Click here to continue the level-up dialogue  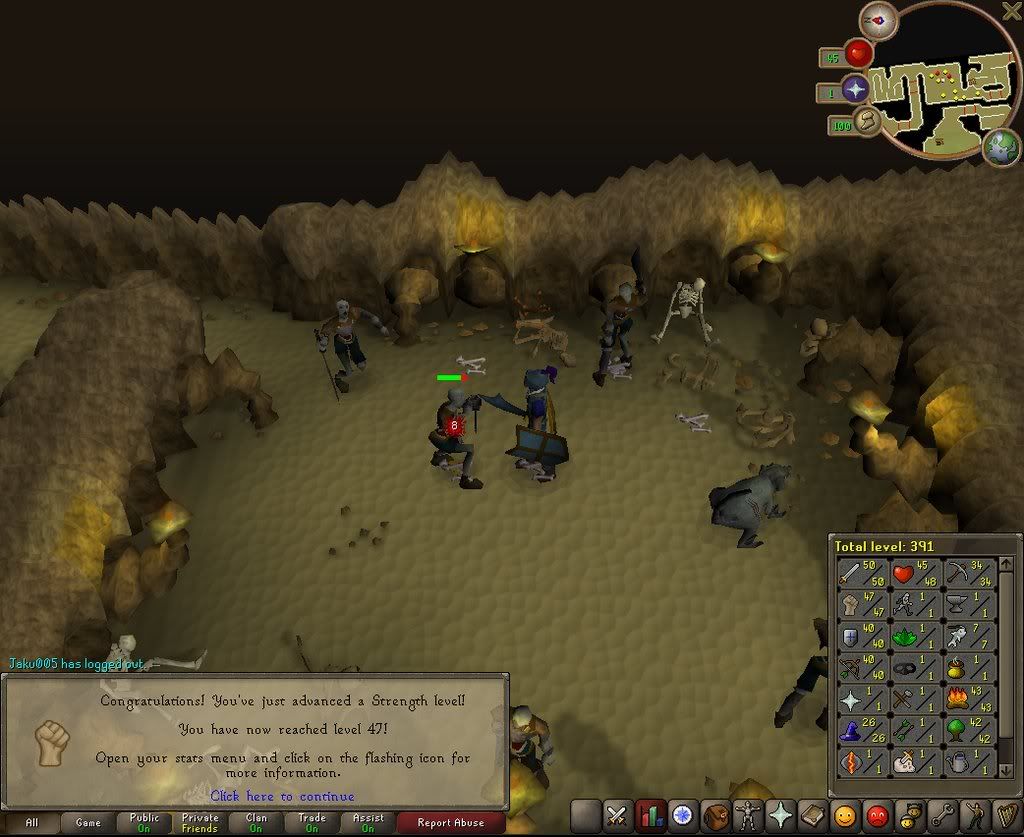click(x=282, y=796)
